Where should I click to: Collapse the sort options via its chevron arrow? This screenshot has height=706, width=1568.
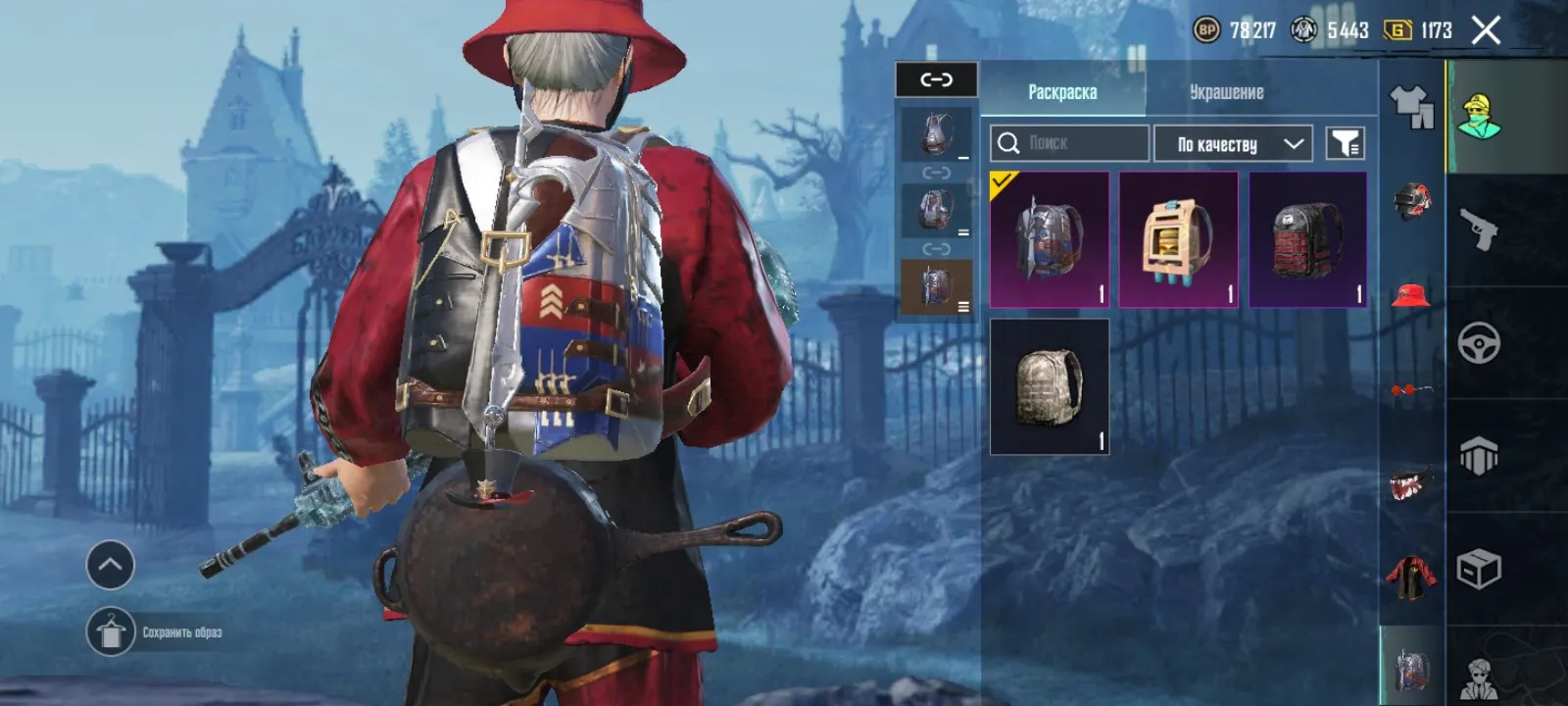pos(1296,143)
